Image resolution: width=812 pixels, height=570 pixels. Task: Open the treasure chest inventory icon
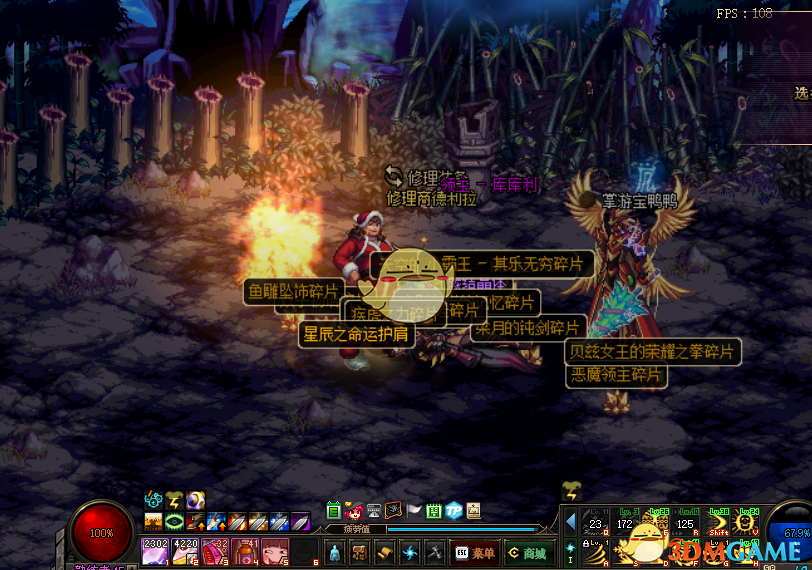360,552
